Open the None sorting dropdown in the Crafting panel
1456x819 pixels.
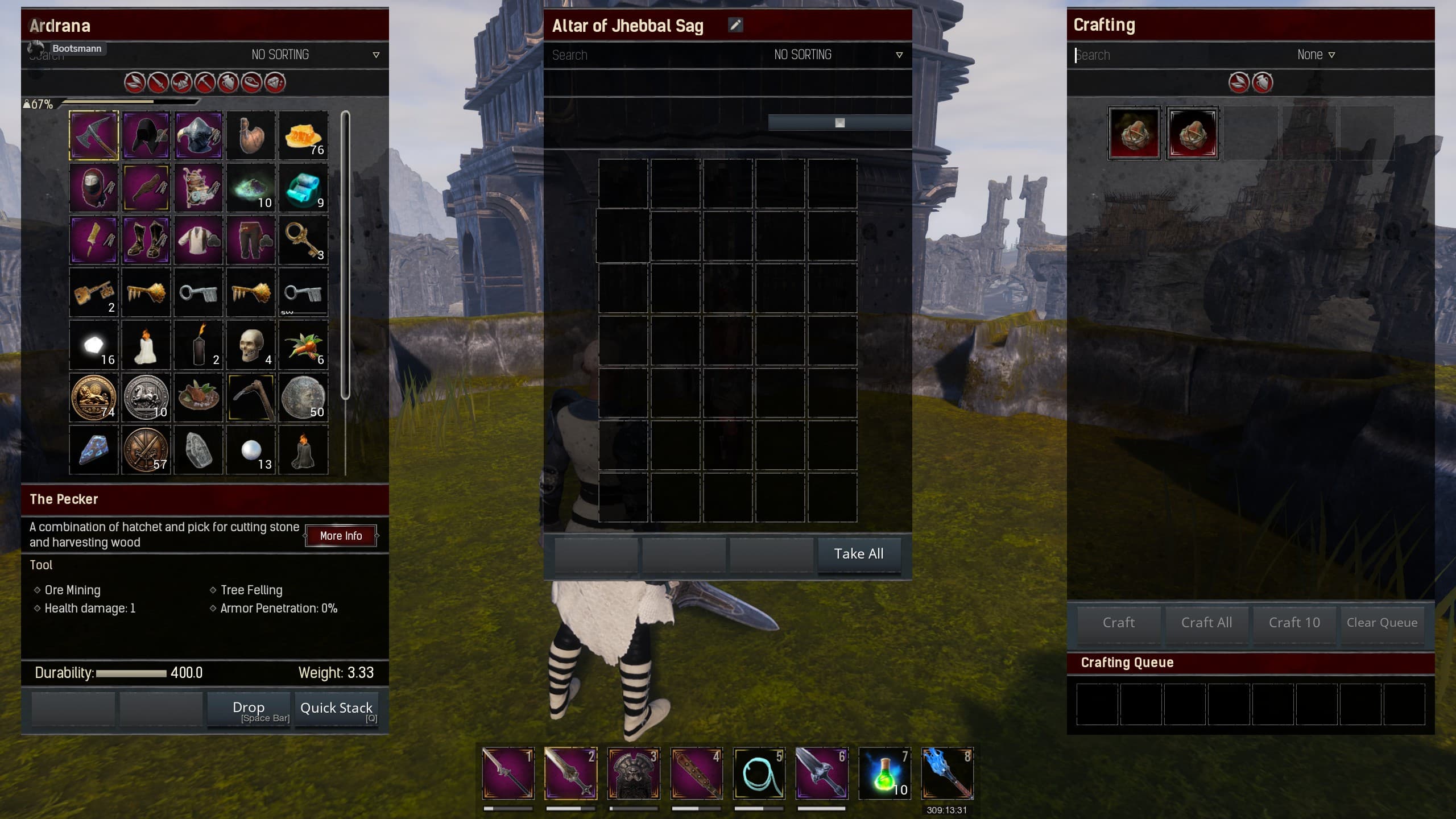(x=1317, y=55)
